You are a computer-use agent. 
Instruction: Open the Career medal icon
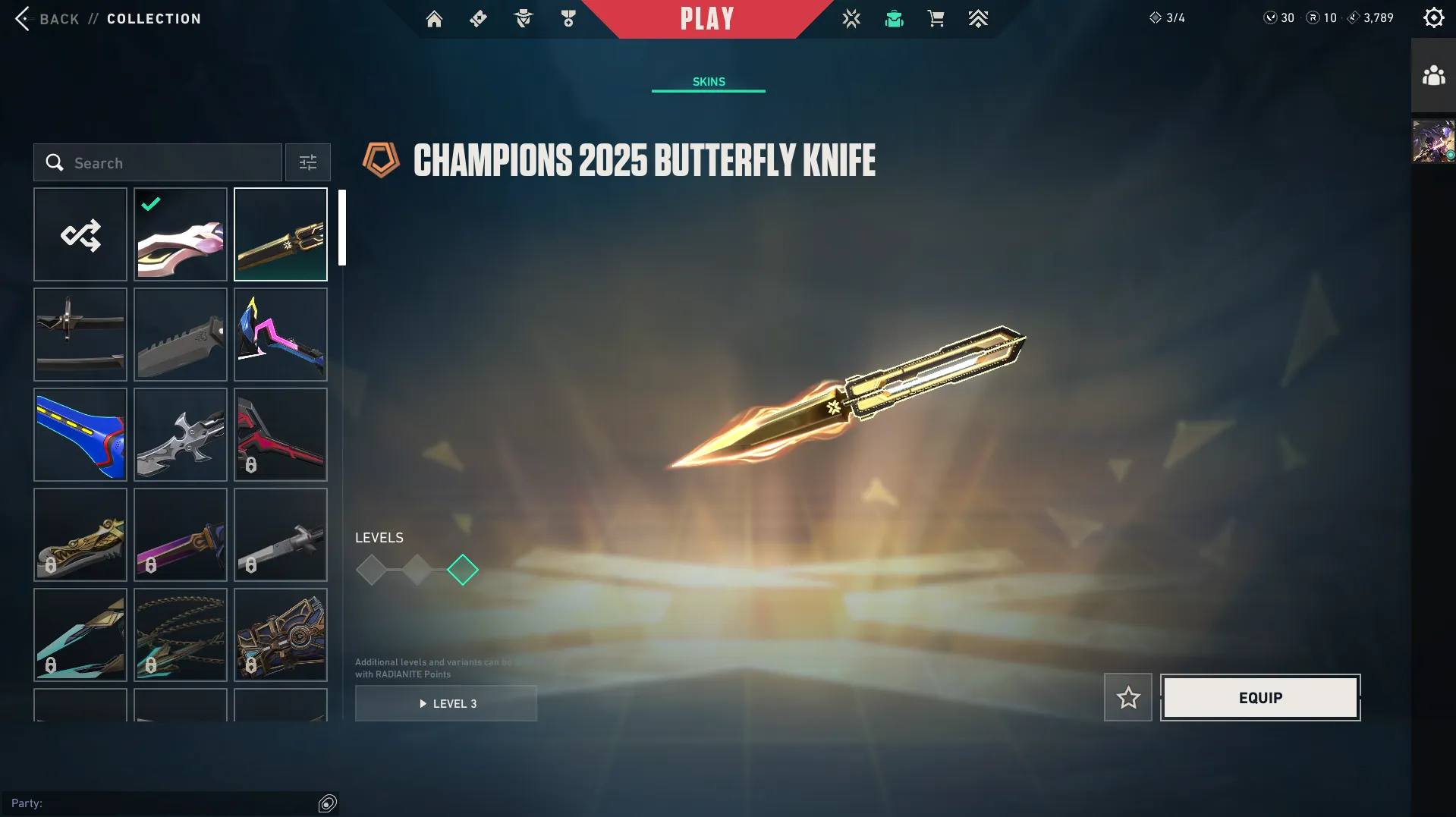[x=568, y=18]
